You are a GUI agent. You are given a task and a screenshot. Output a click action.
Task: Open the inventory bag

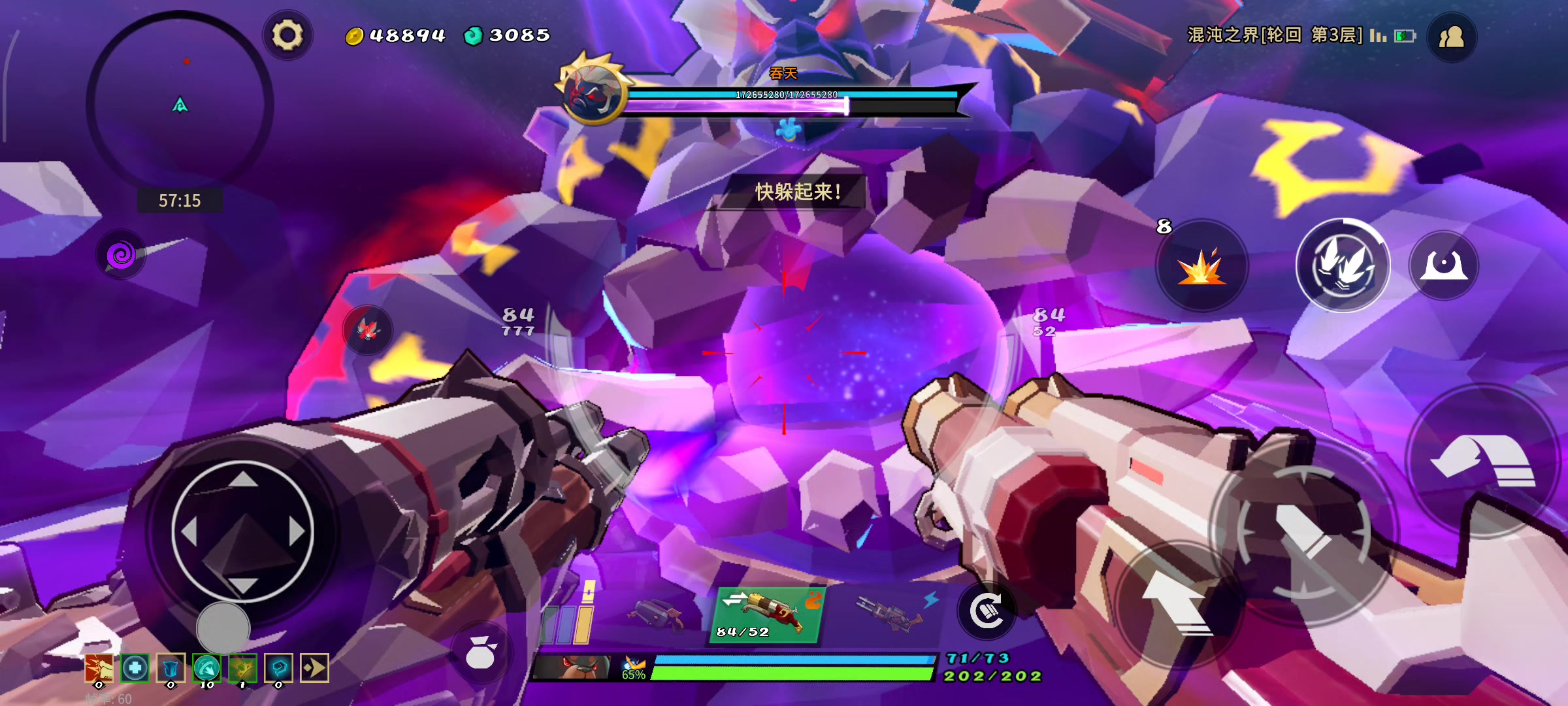pos(481,652)
